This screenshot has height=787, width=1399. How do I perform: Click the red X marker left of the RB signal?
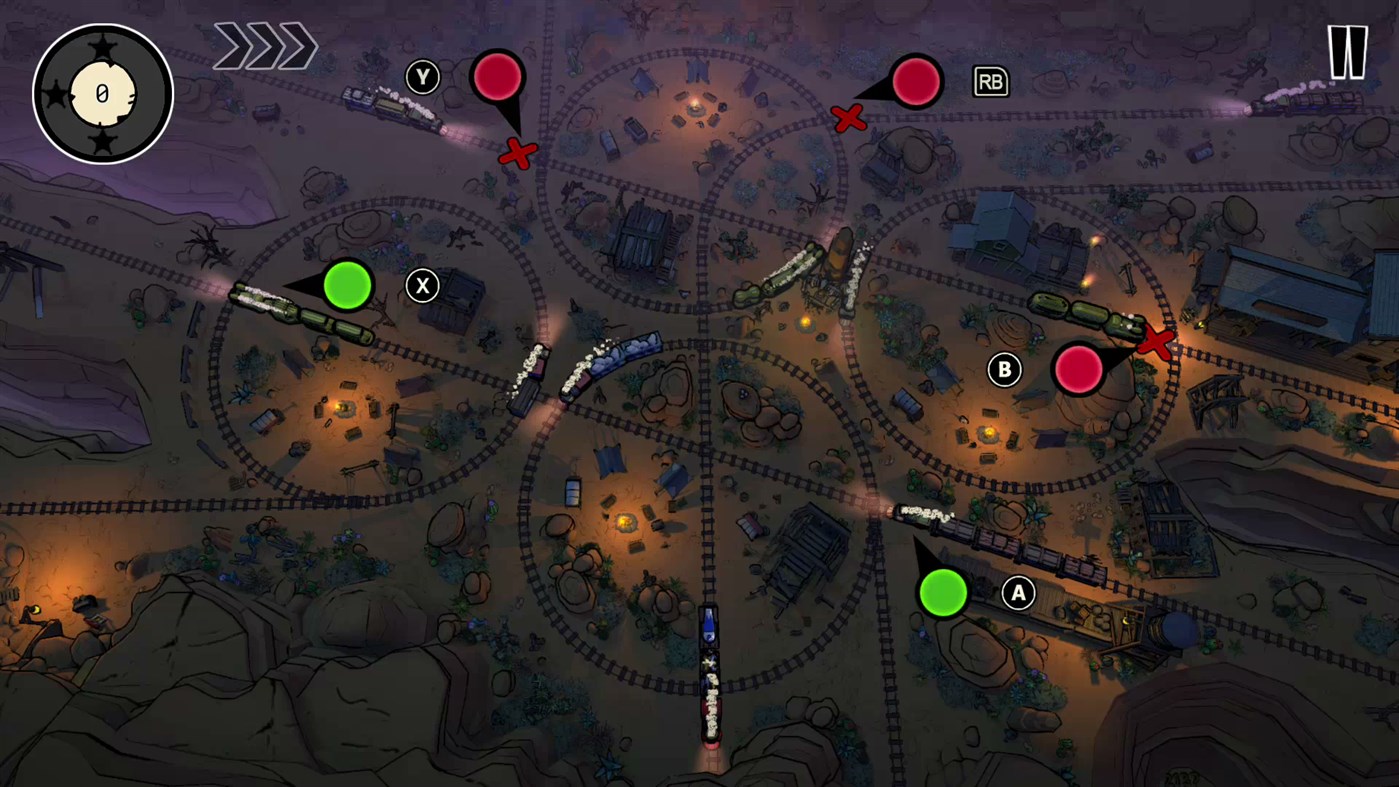point(847,119)
